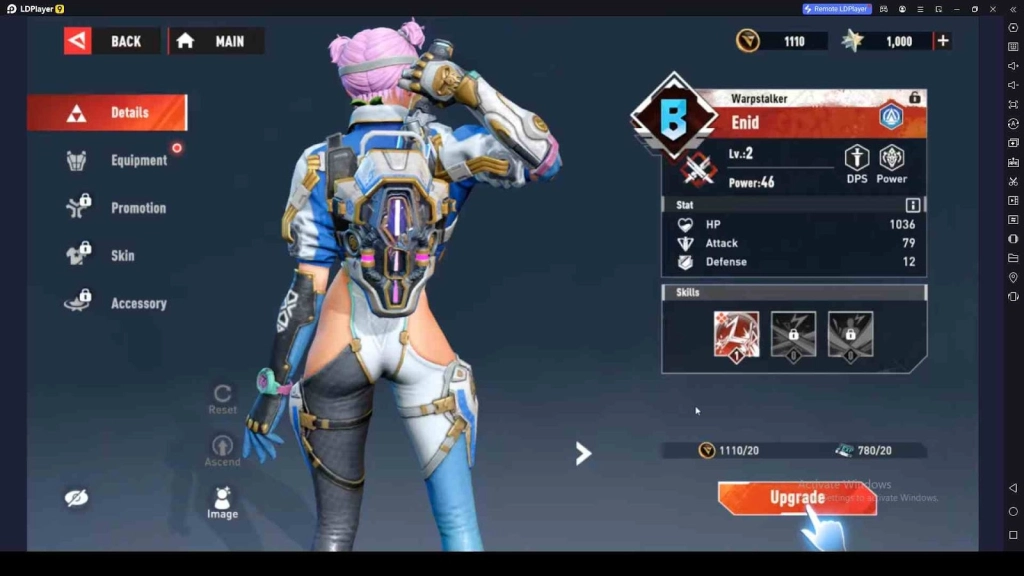Toggle interface visibility with eye icon
This screenshot has height=576, width=1024.
coord(76,498)
